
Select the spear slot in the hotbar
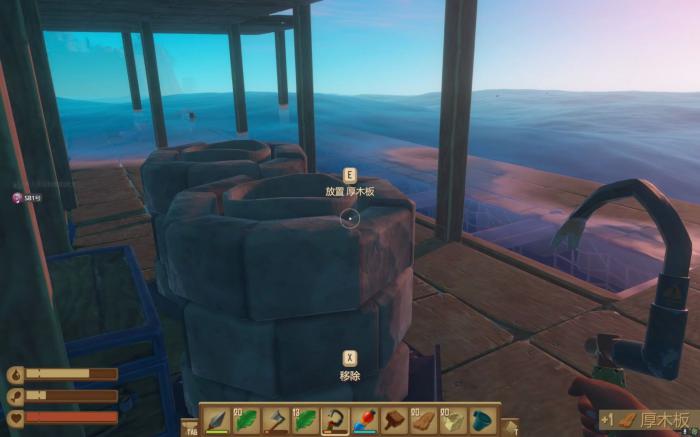[x=215, y=420]
